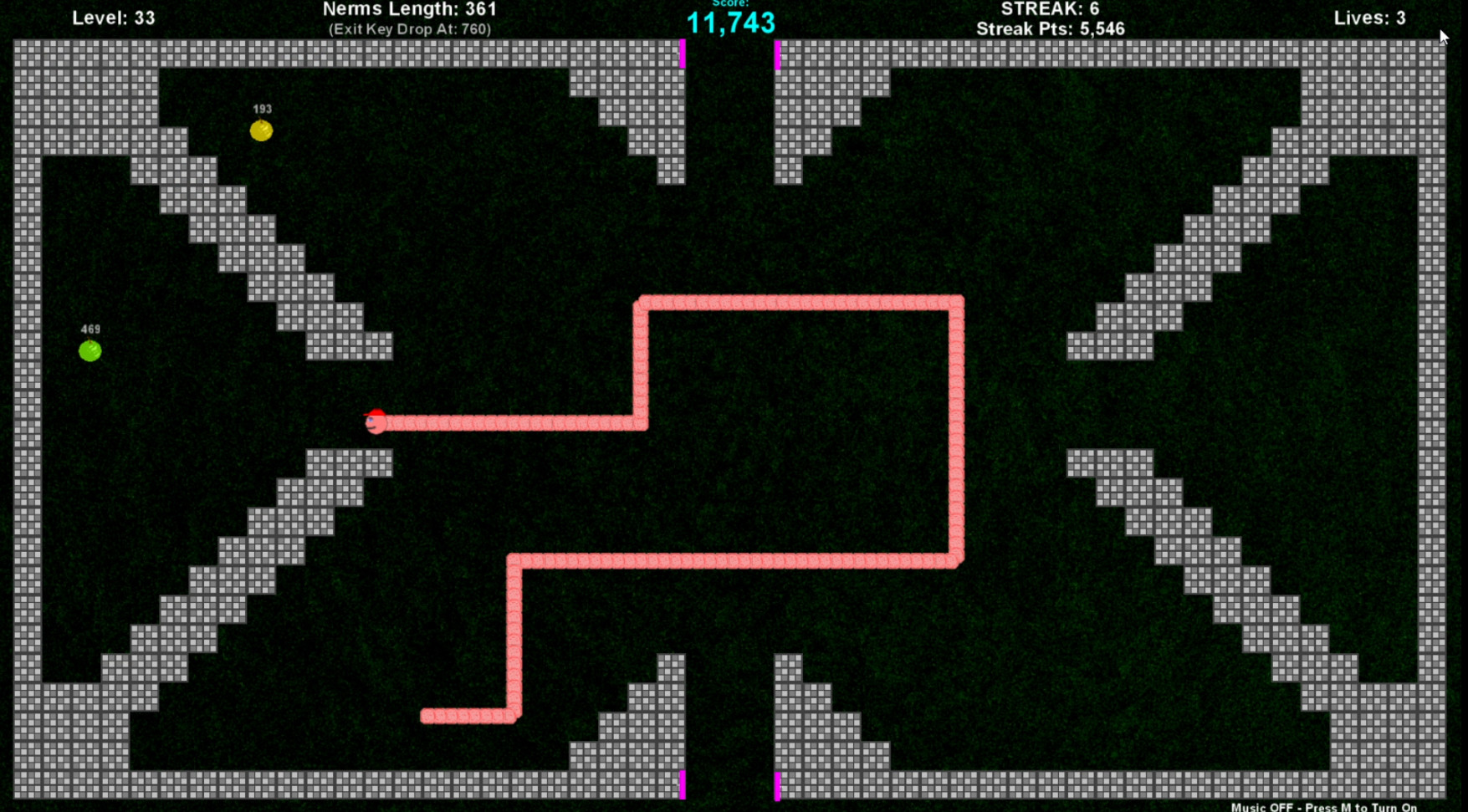Click the snake's pink tail segment
The height and width of the screenshot is (812, 1468).
(427, 716)
